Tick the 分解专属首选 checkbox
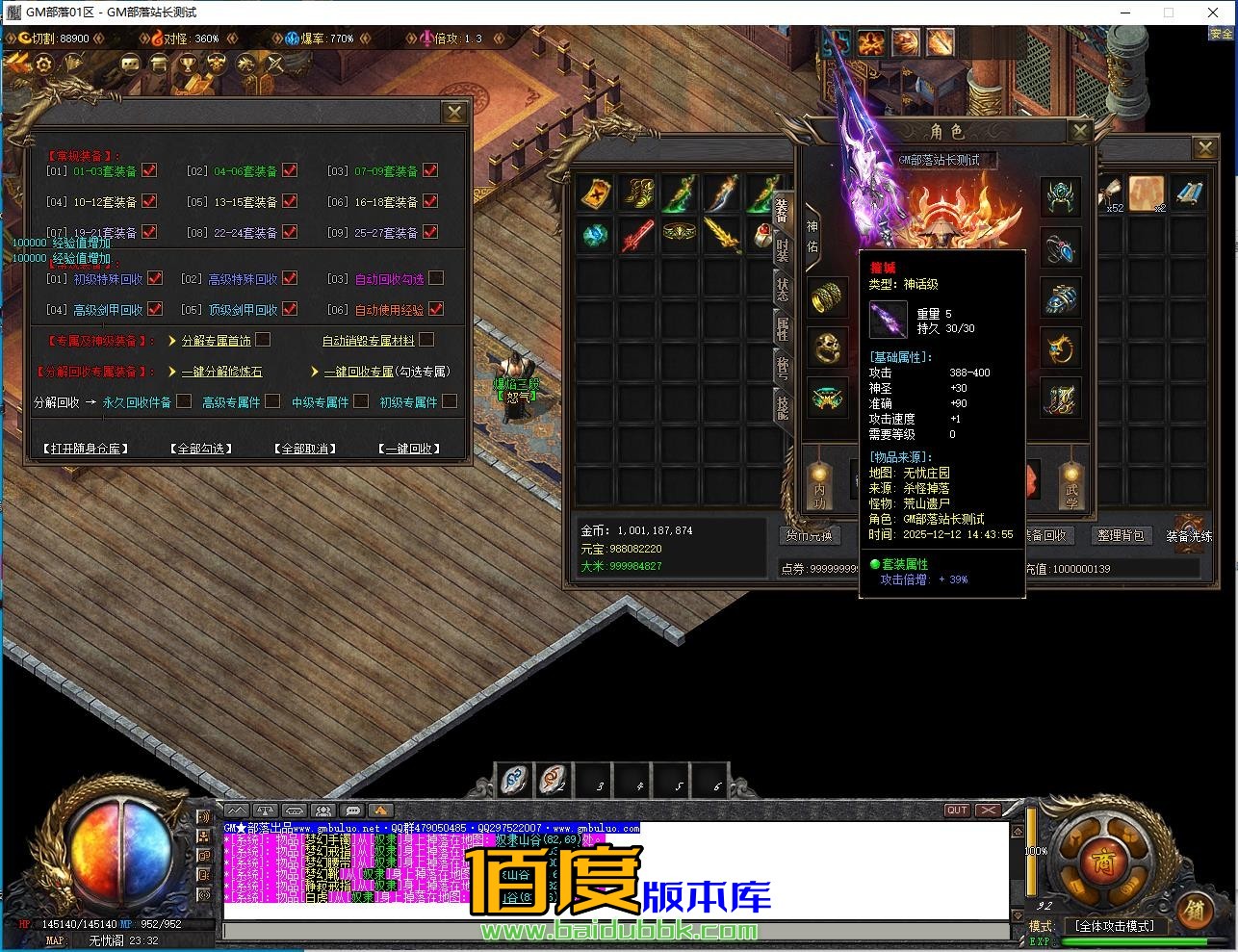1238x952 pixels. (263, 340)
